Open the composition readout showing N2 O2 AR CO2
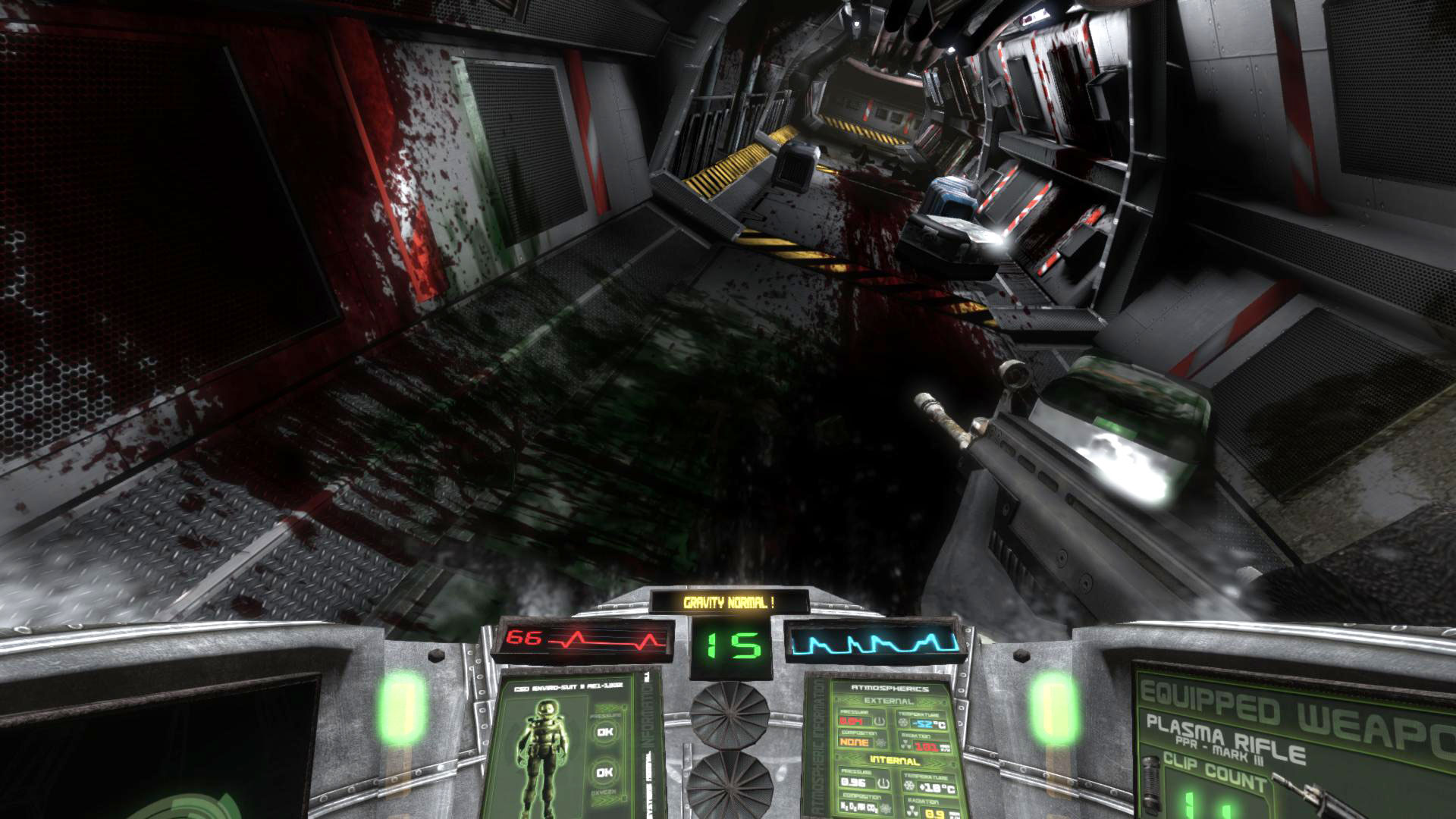The height and width of the screenshot is (819, 1456). pyautogui.click(x=859, y=807)
